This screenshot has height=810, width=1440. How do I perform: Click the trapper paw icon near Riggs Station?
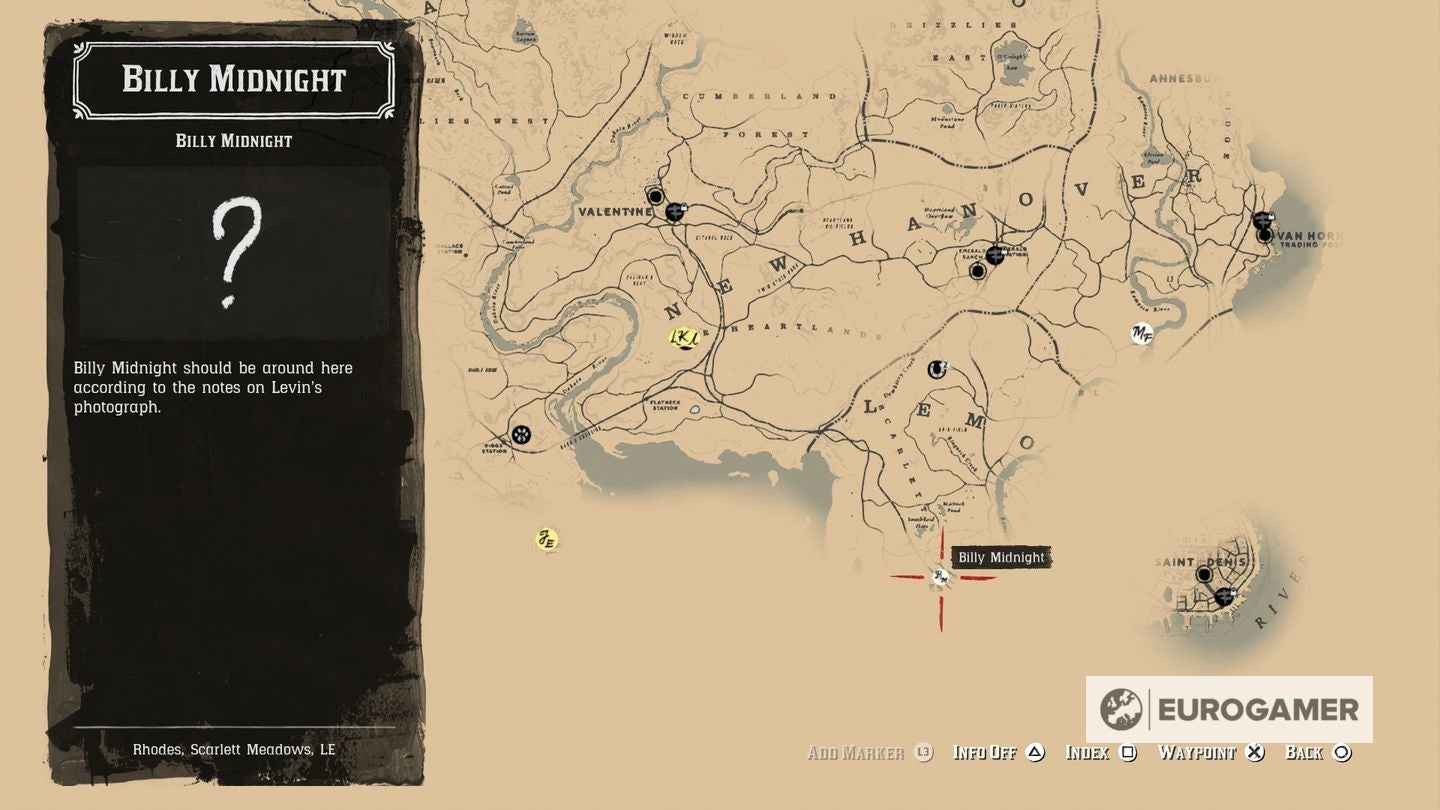(x=521, y=435)
